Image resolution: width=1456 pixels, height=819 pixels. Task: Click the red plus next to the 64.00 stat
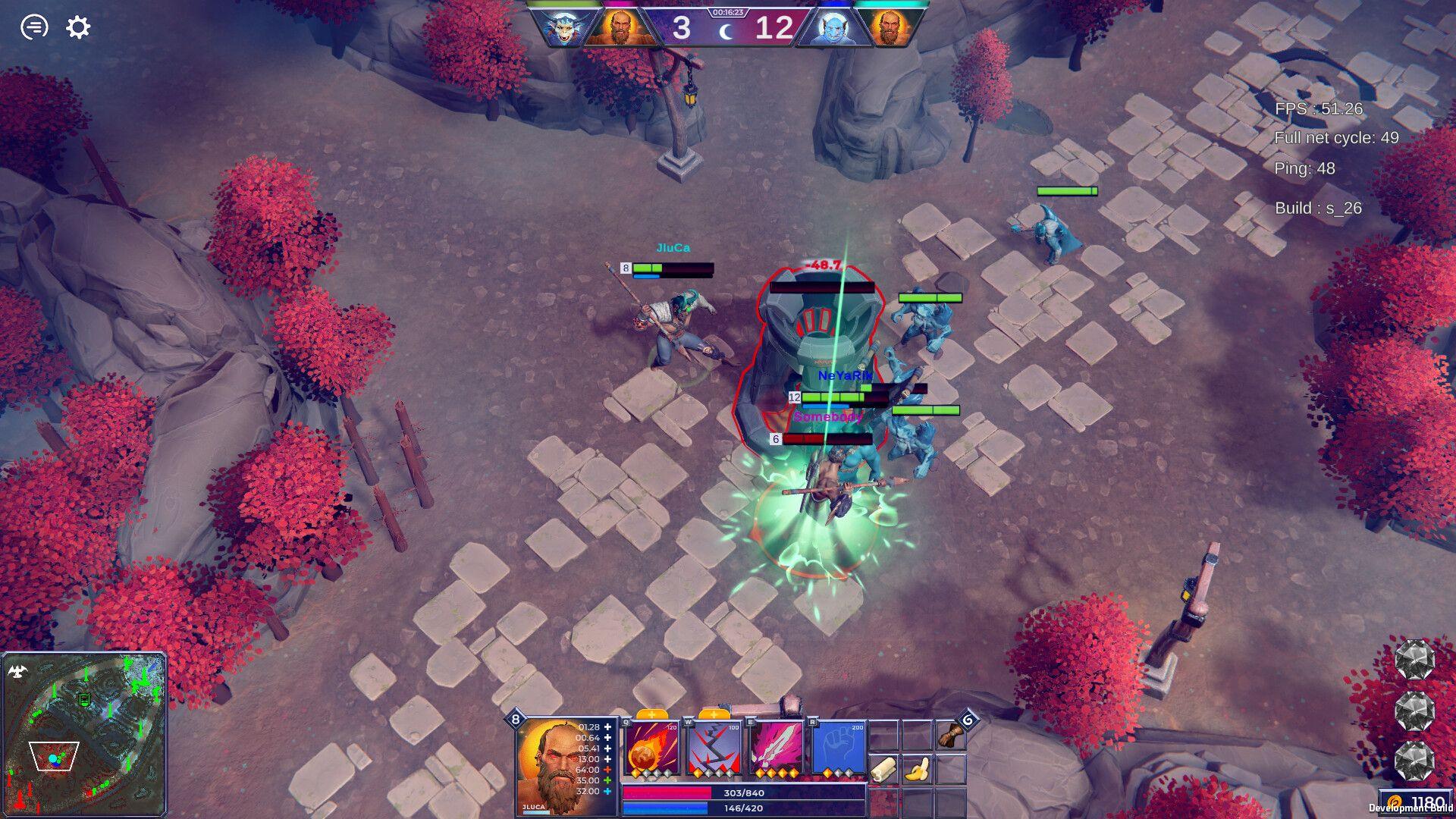pos(608,769)
